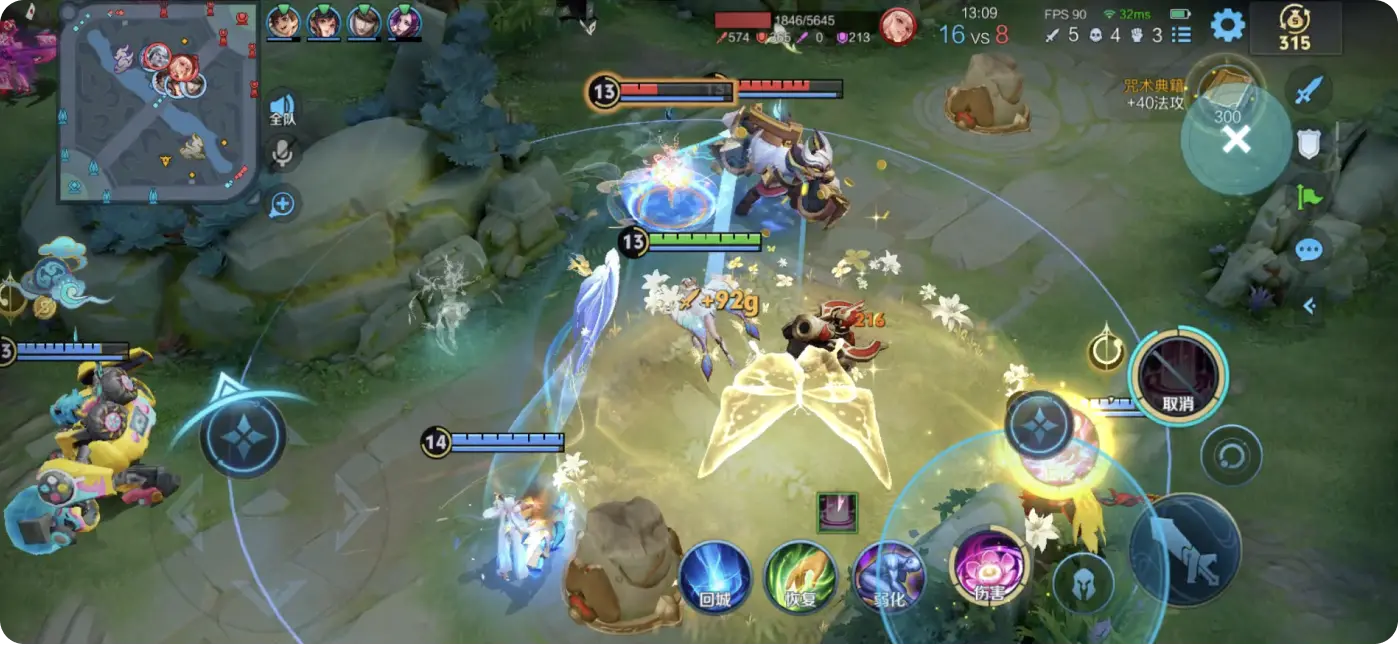This screenshot has width=1398, height=645.
Task: Open the minimap
Action: 158,100
